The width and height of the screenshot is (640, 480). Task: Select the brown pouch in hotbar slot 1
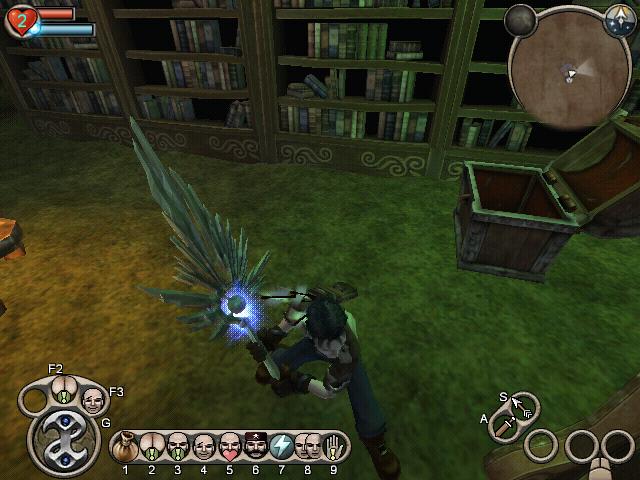pyautogui.click(x=126, y=445)
